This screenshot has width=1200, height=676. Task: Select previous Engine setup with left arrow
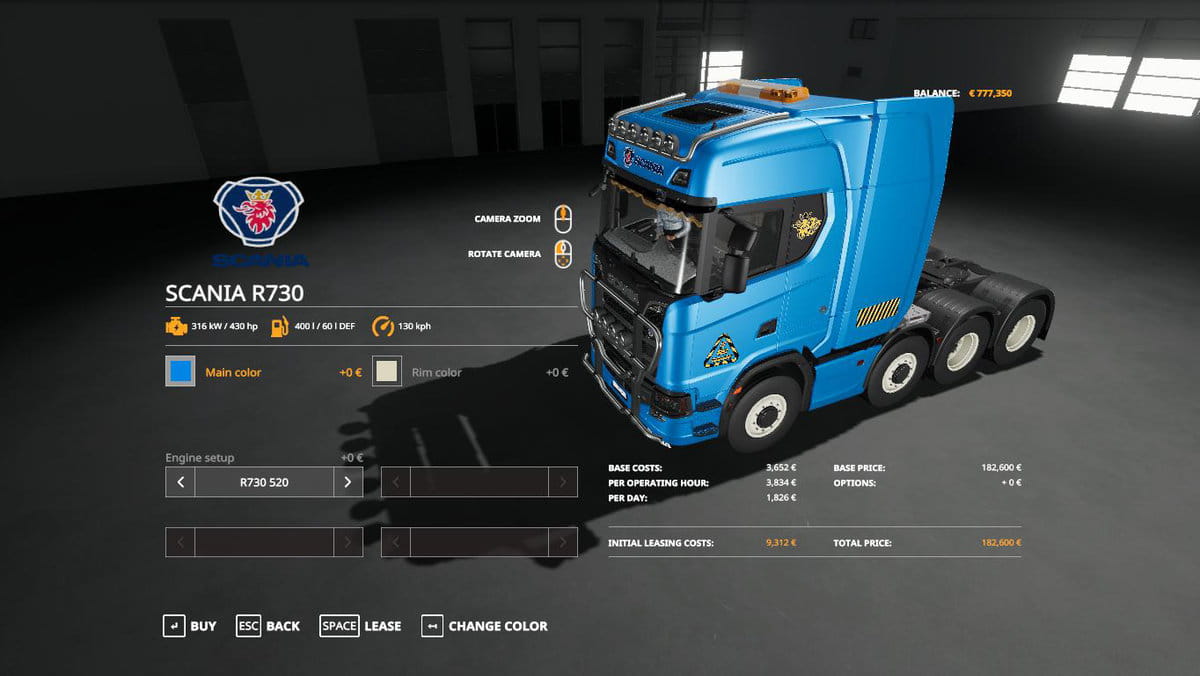pos(180,482)
